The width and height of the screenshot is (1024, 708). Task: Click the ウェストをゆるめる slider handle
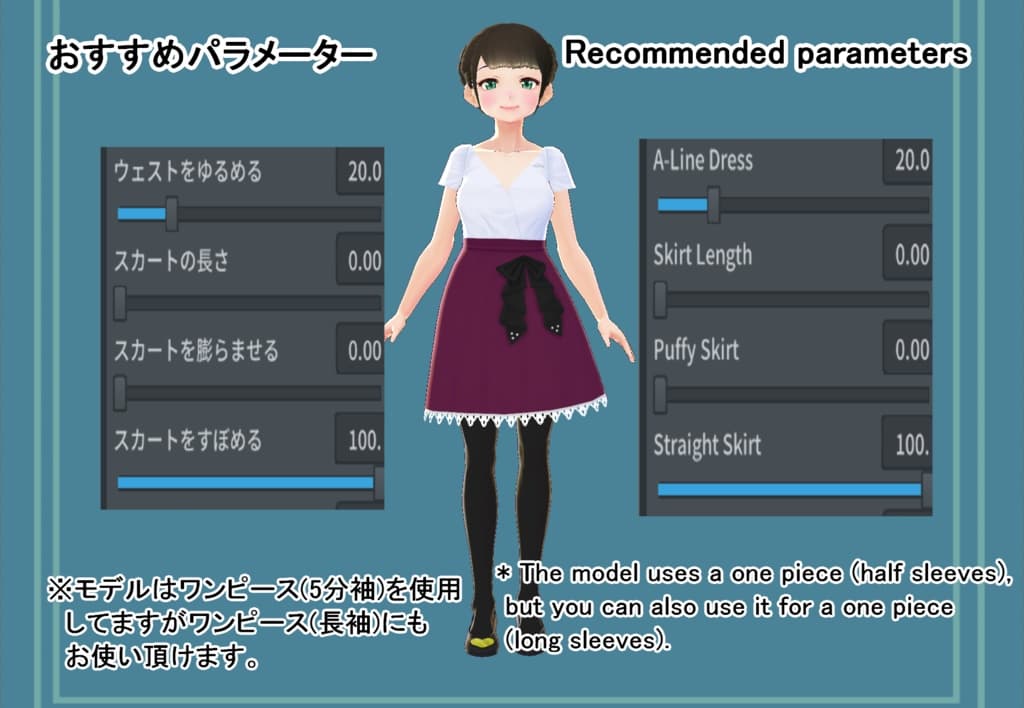coord(172,213)
